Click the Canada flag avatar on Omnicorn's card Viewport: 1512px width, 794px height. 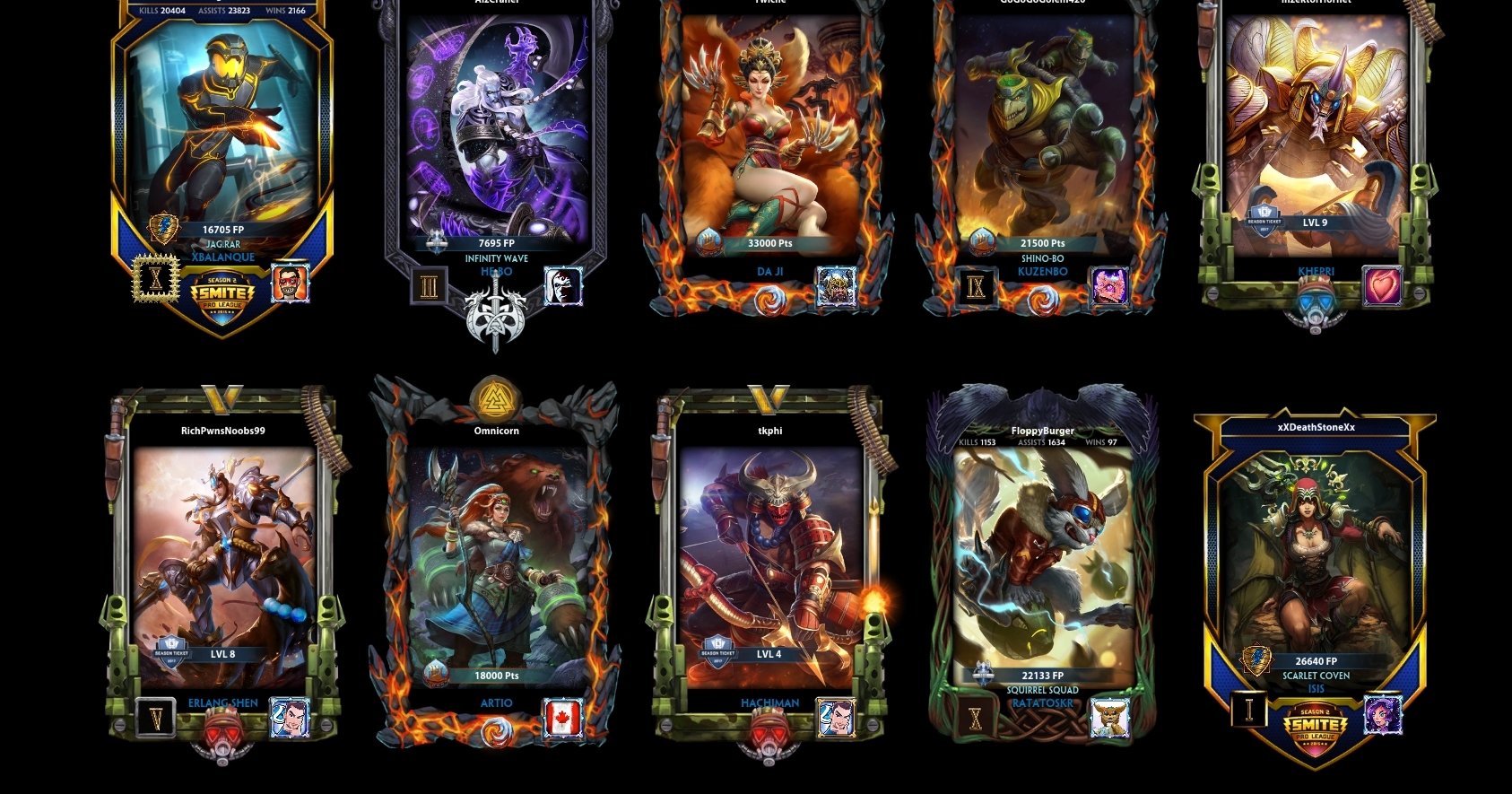(x=565, y=718)
